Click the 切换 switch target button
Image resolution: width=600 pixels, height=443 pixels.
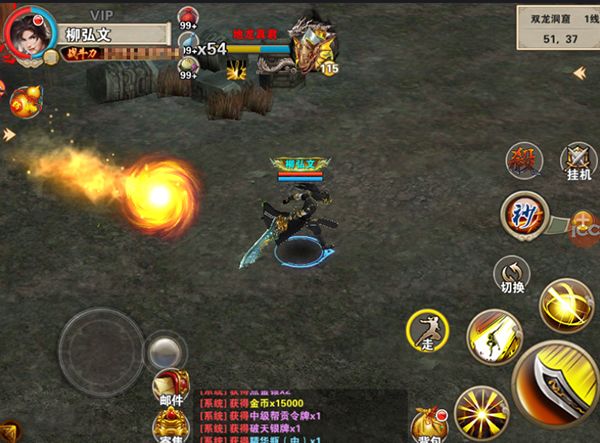(x=511, y=272)
